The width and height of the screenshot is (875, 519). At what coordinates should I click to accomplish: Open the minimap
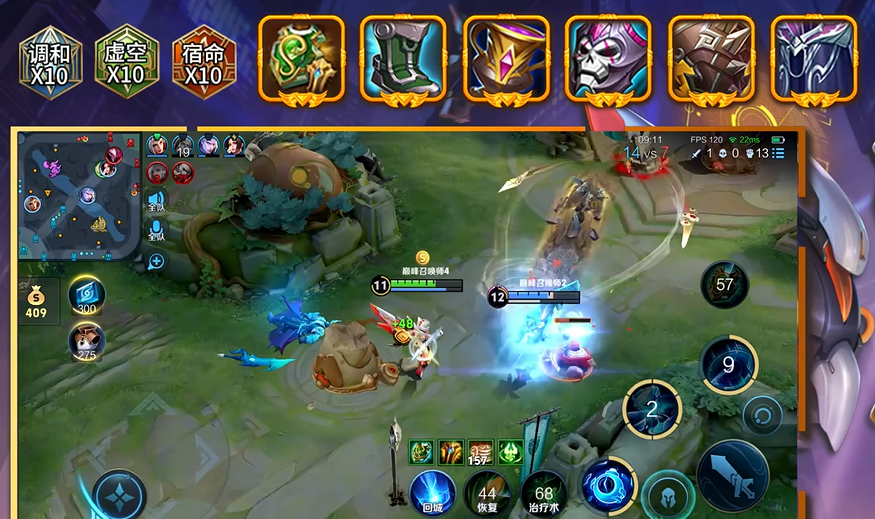coord(80,196)
